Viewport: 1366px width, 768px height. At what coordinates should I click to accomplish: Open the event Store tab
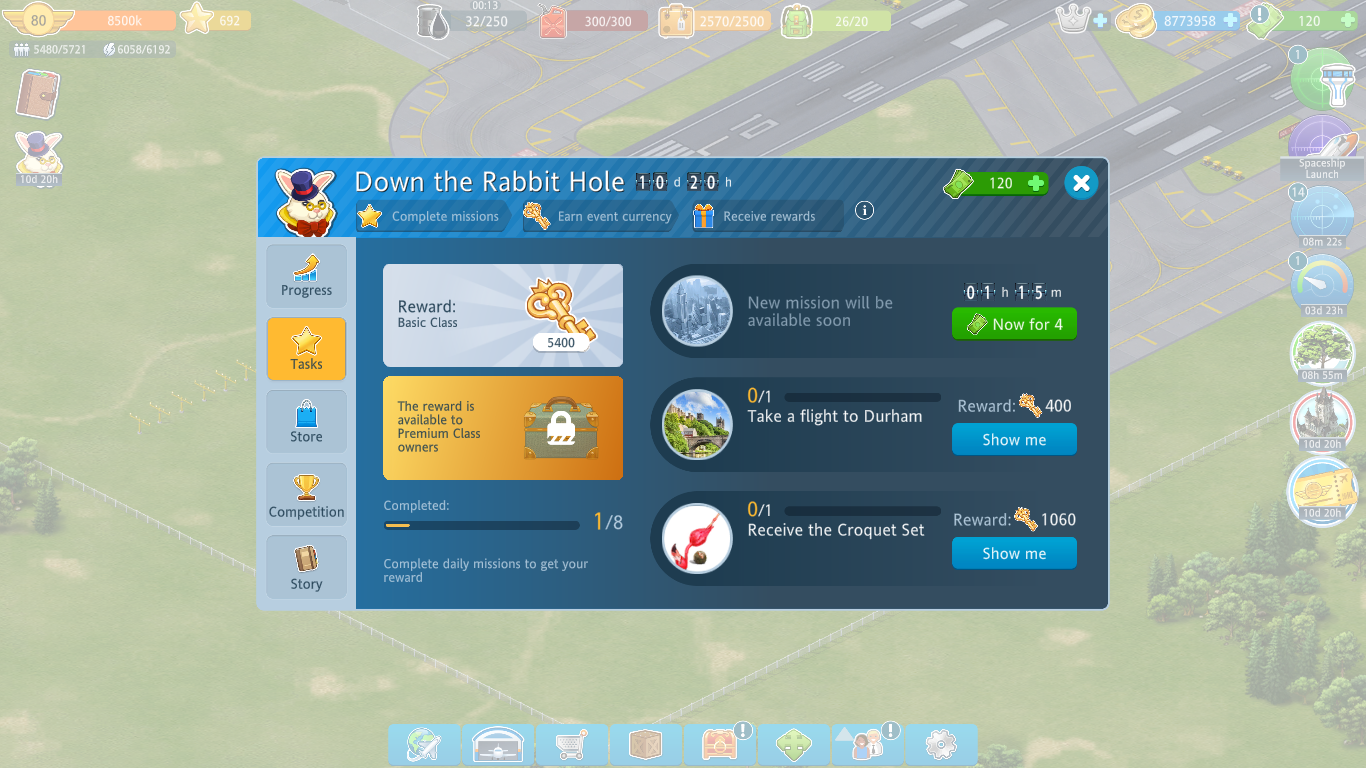[306, 421]
